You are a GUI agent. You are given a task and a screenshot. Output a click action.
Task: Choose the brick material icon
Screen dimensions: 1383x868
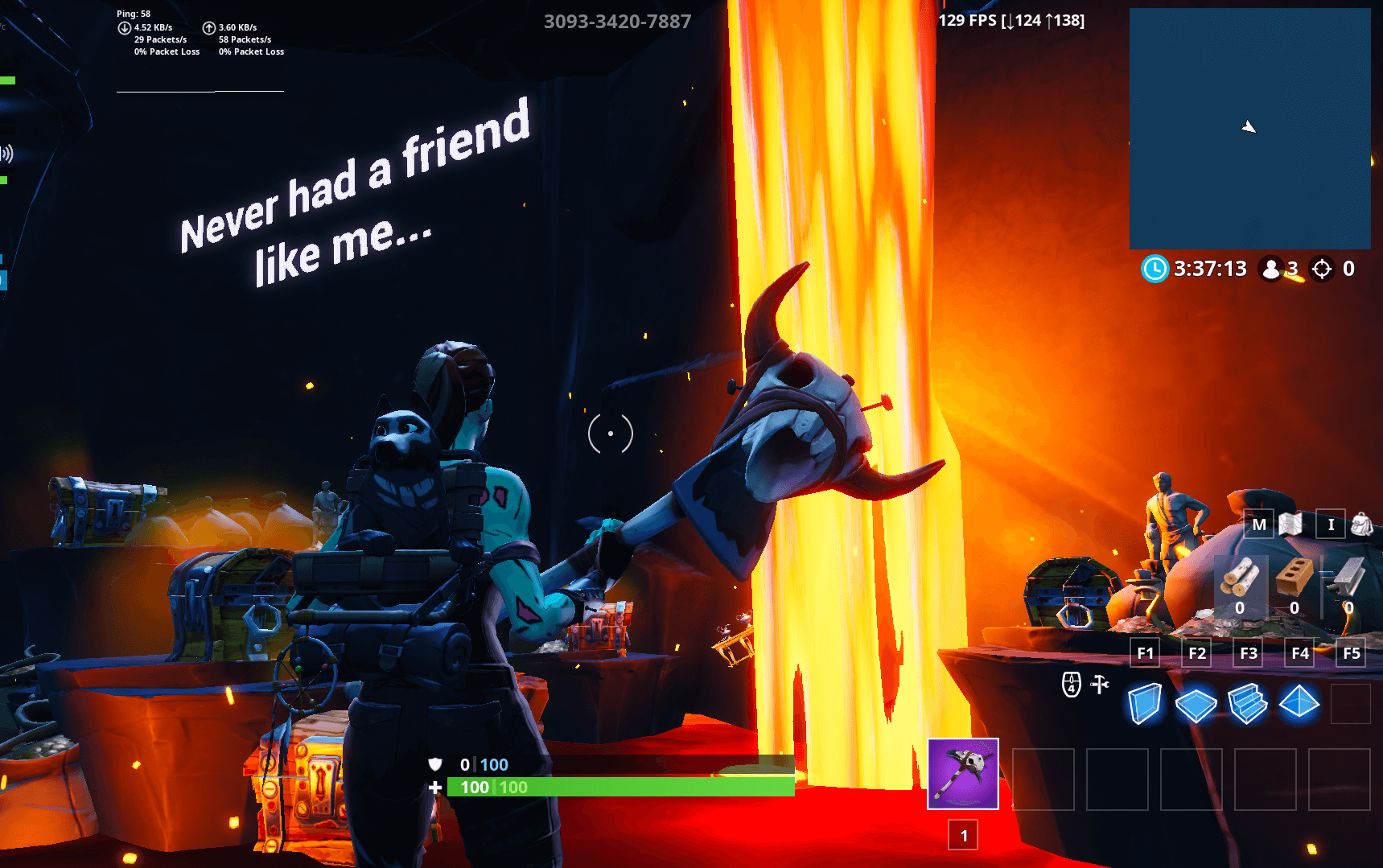1294,578
